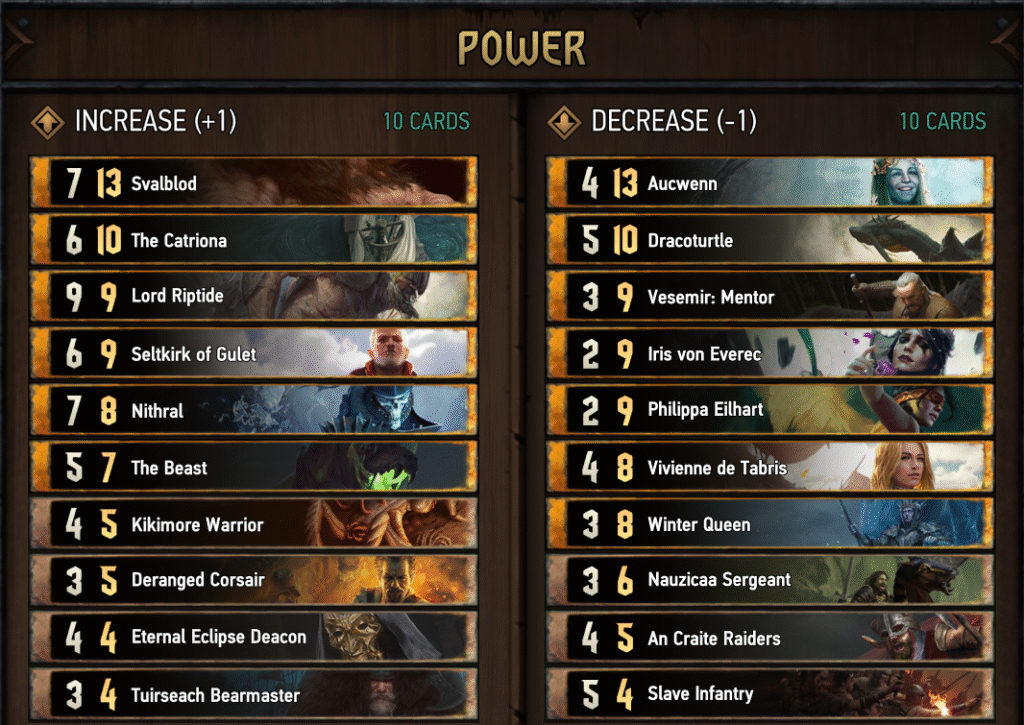This screenshot has width=1024, height=725.
Task: Click the Philippa Eilhart card
Action: [770, 410]
